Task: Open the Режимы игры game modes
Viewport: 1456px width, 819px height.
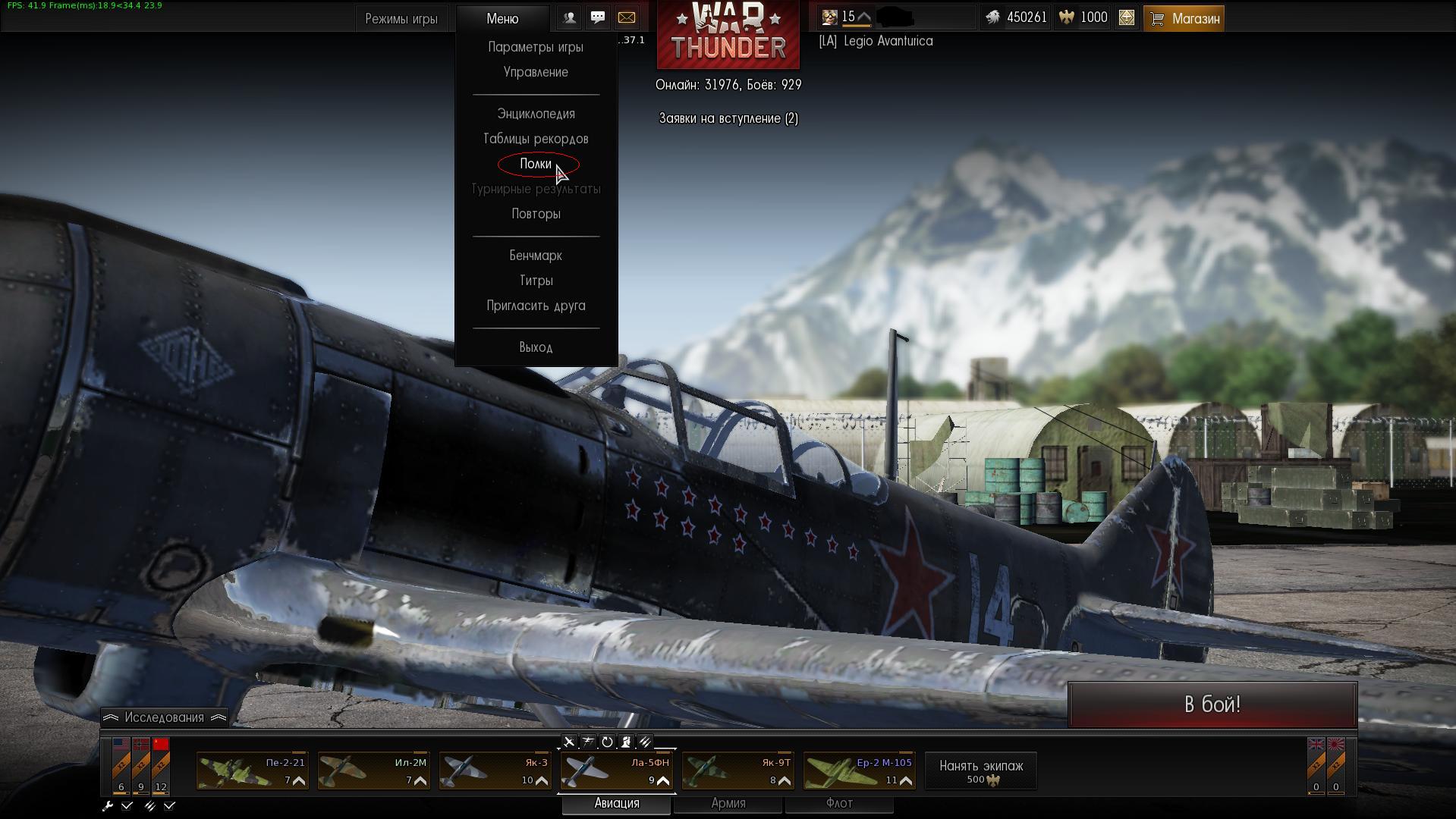Action: coord(401,19)
